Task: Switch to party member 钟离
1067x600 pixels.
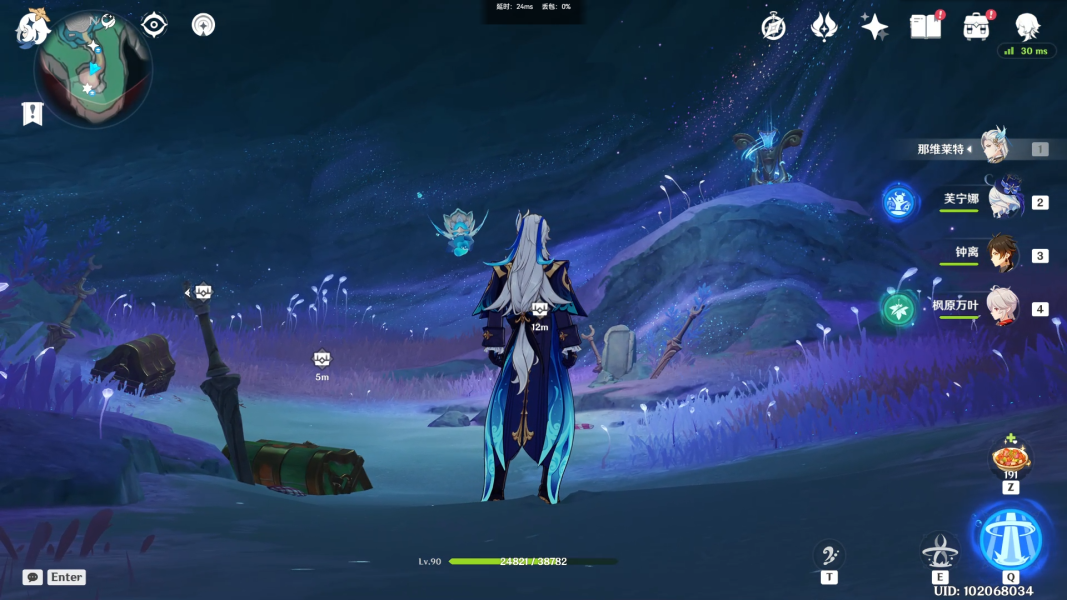Action: click(x=1002, y=254)
